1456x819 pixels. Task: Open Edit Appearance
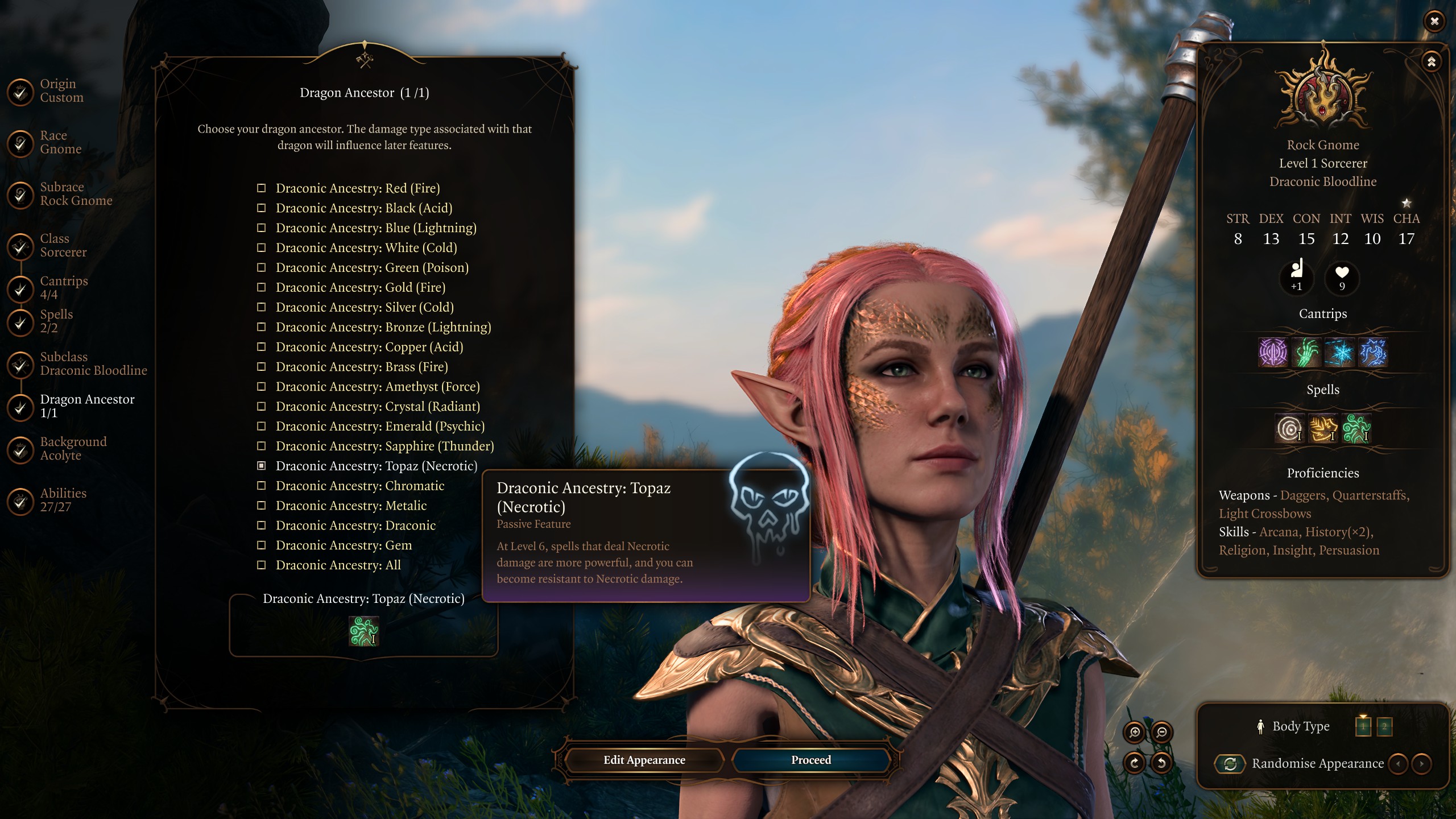pyautogui.click(x=644, y=760)
